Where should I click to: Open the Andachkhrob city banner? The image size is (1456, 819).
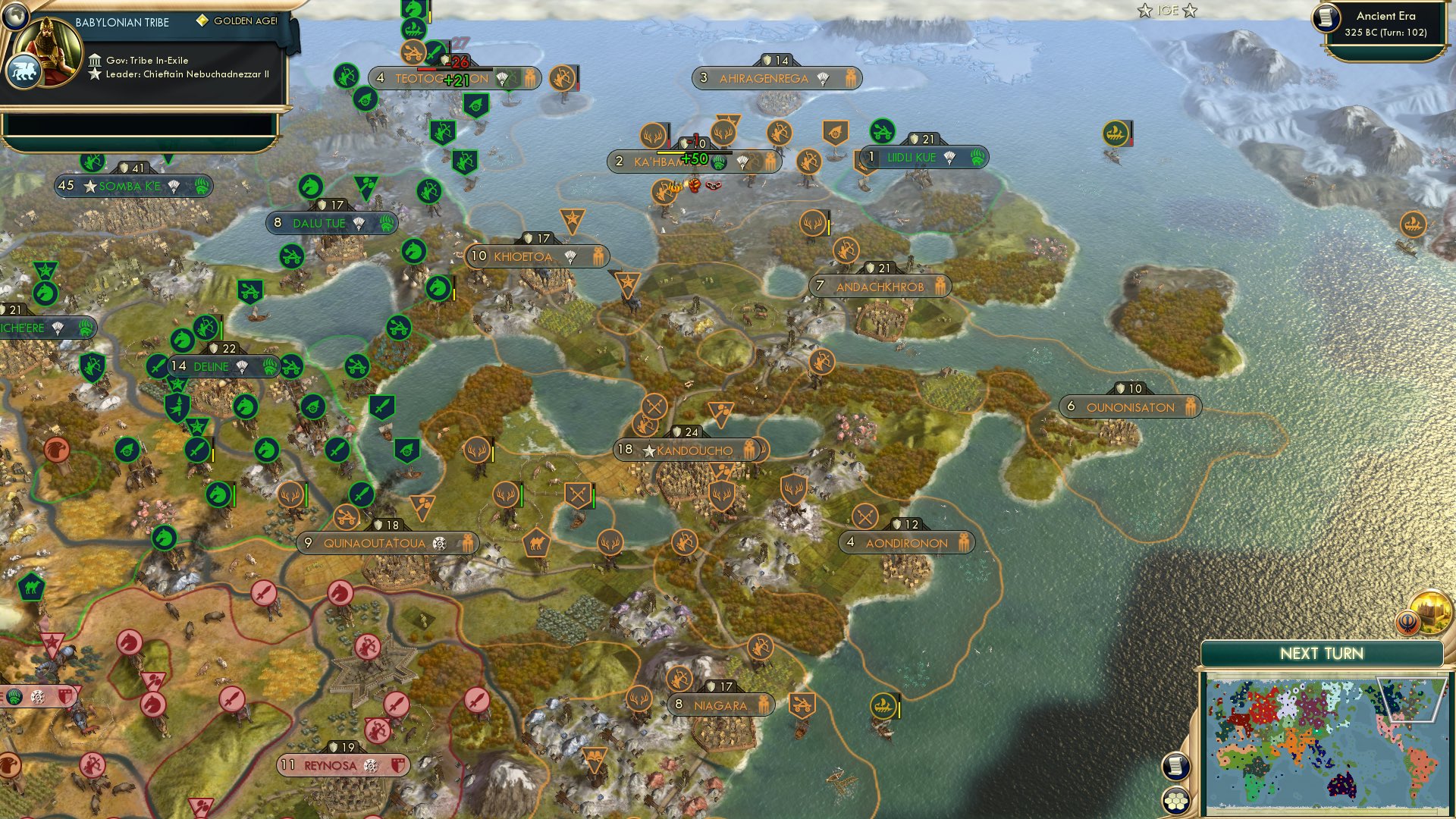880,287
